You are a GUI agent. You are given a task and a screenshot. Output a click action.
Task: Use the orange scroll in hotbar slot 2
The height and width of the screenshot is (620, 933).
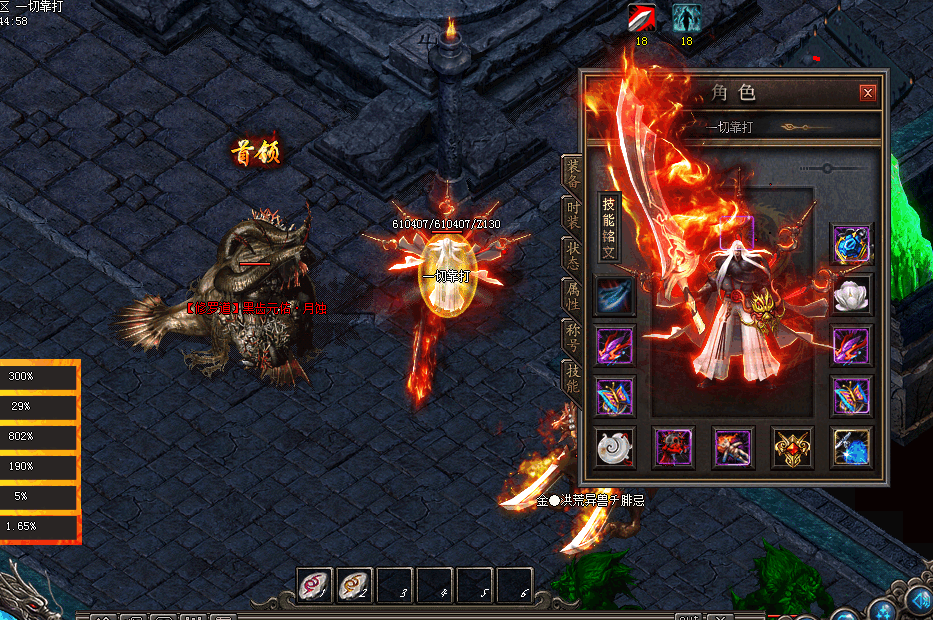pos(354,585)
